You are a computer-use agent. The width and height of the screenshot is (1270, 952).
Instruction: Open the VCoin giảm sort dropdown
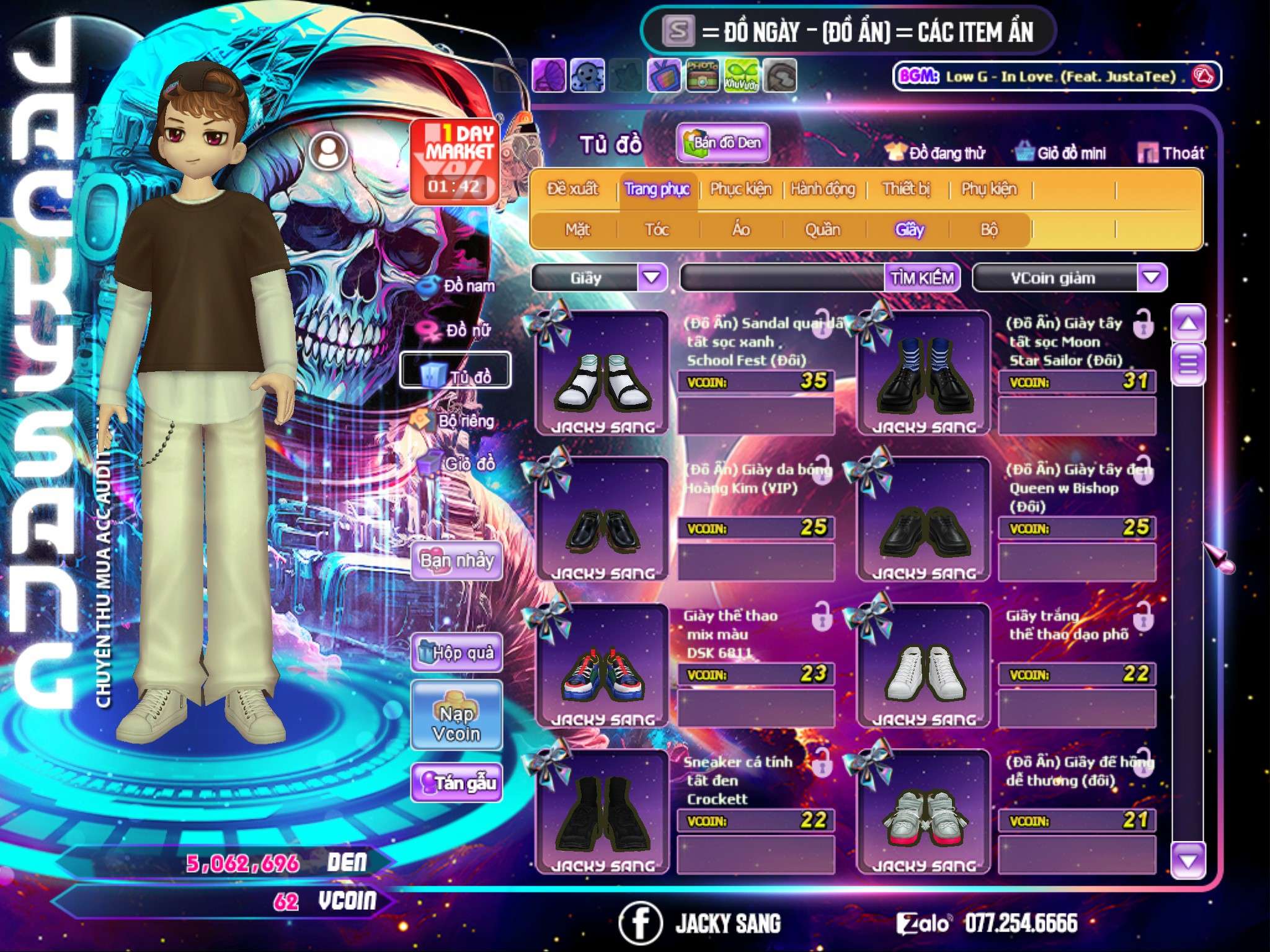(x=1151, y=278)
